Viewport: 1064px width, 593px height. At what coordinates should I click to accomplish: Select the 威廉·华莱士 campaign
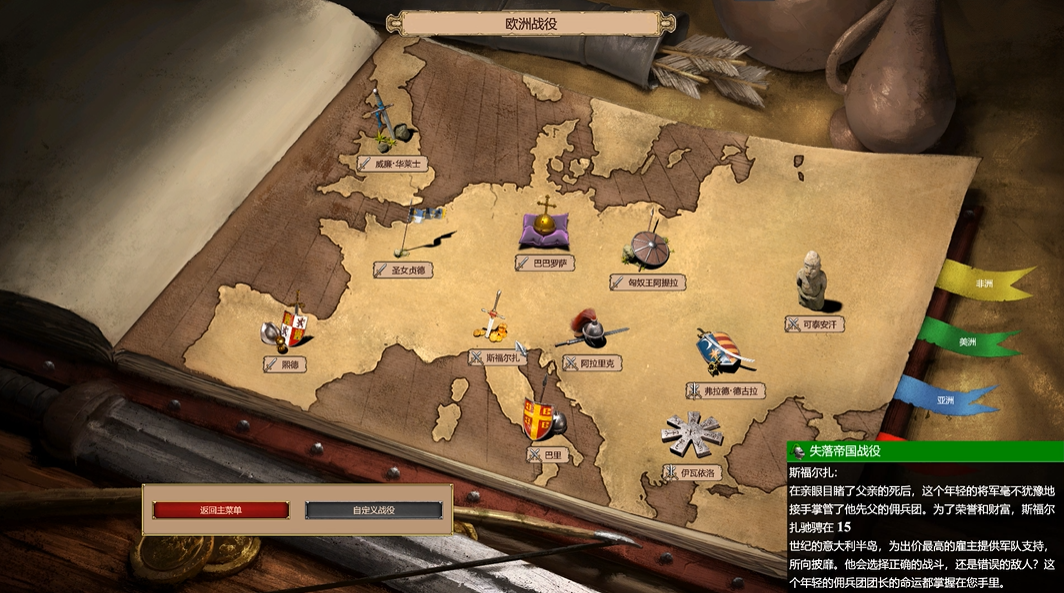click(393, 163)
